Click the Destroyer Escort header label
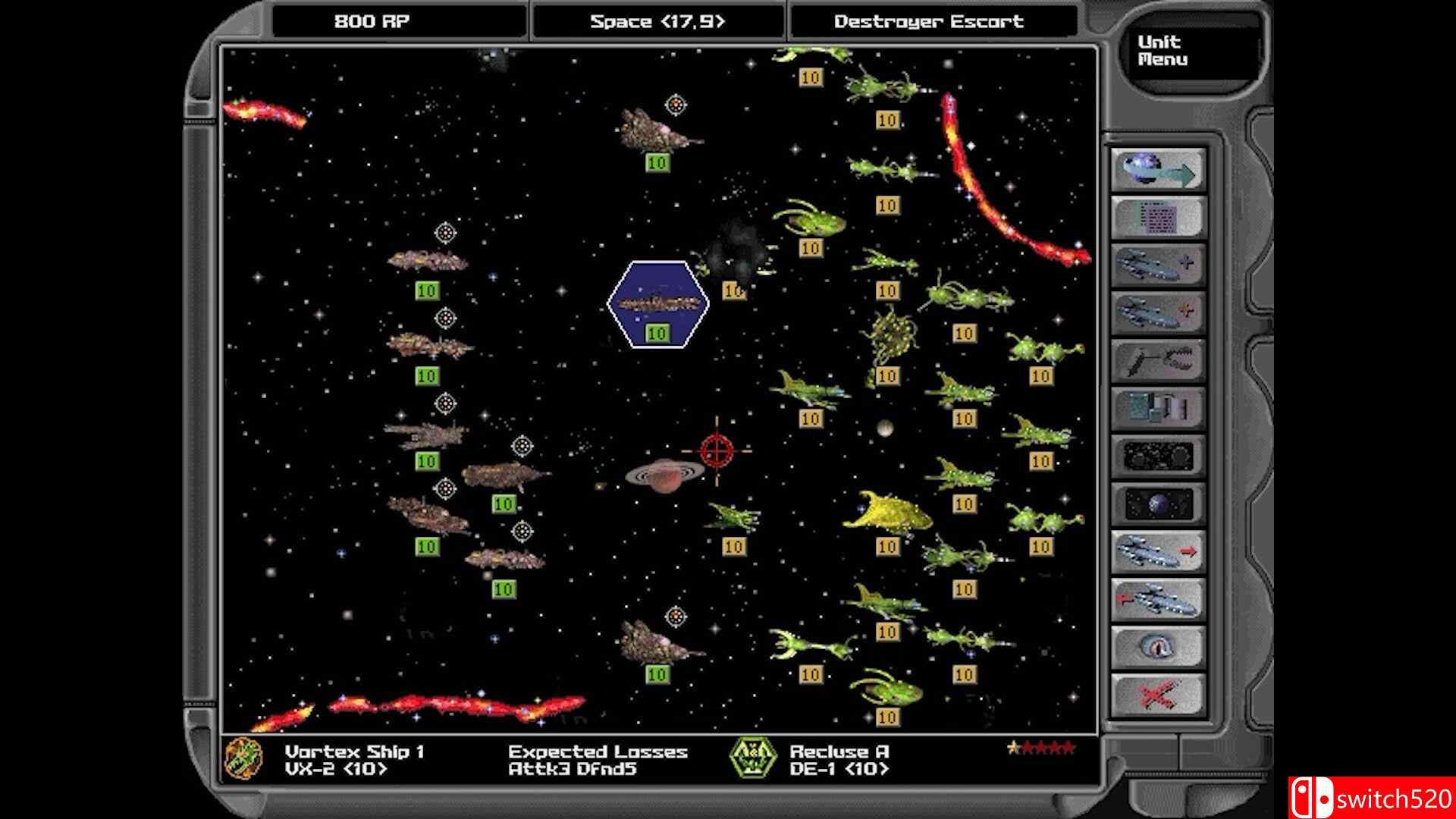This screenshot has width=1456, height=819. (930, 22)
